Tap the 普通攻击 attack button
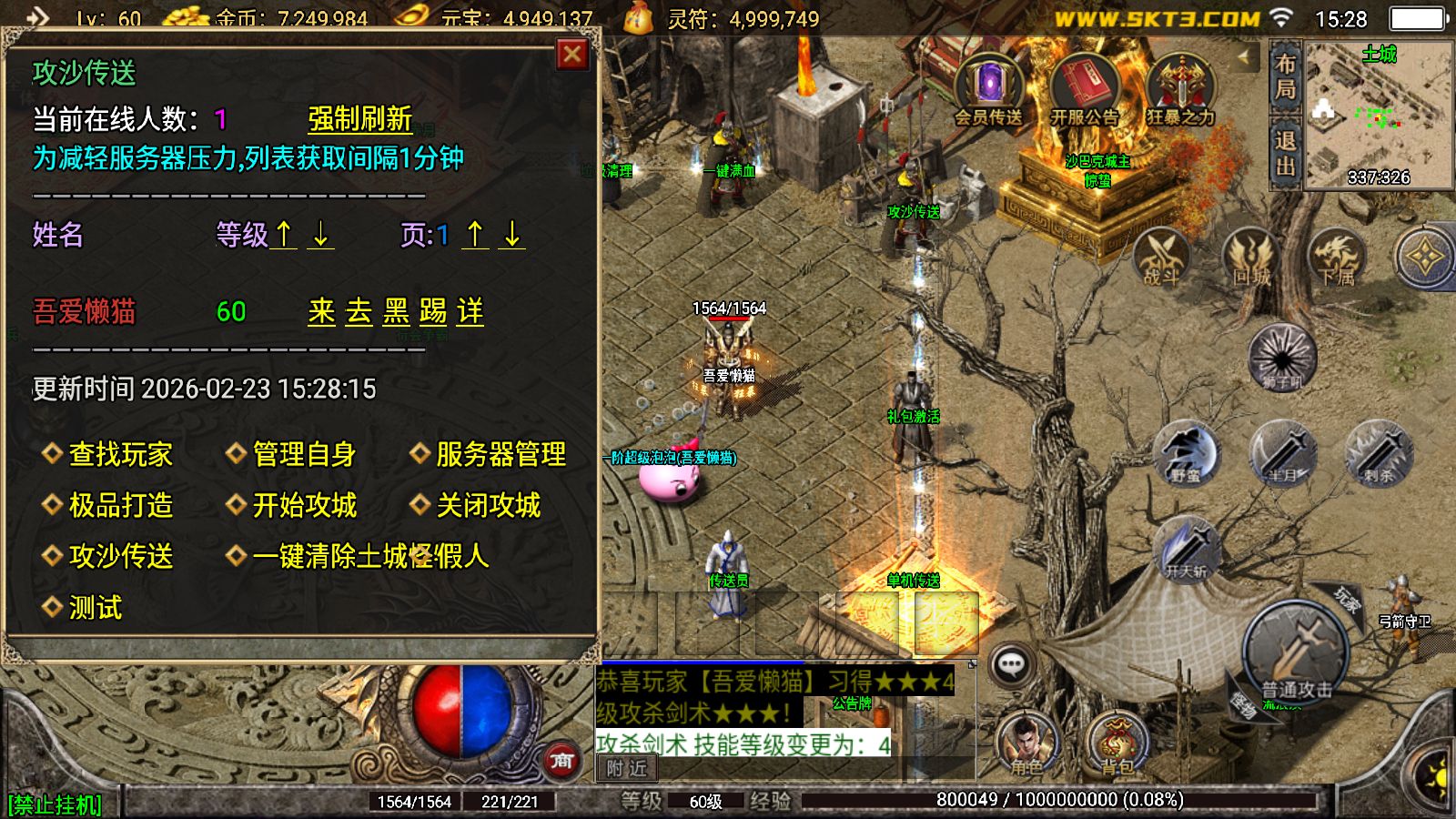The width and height of the screenshot is (1456, 819). (x=1296, y=657)
